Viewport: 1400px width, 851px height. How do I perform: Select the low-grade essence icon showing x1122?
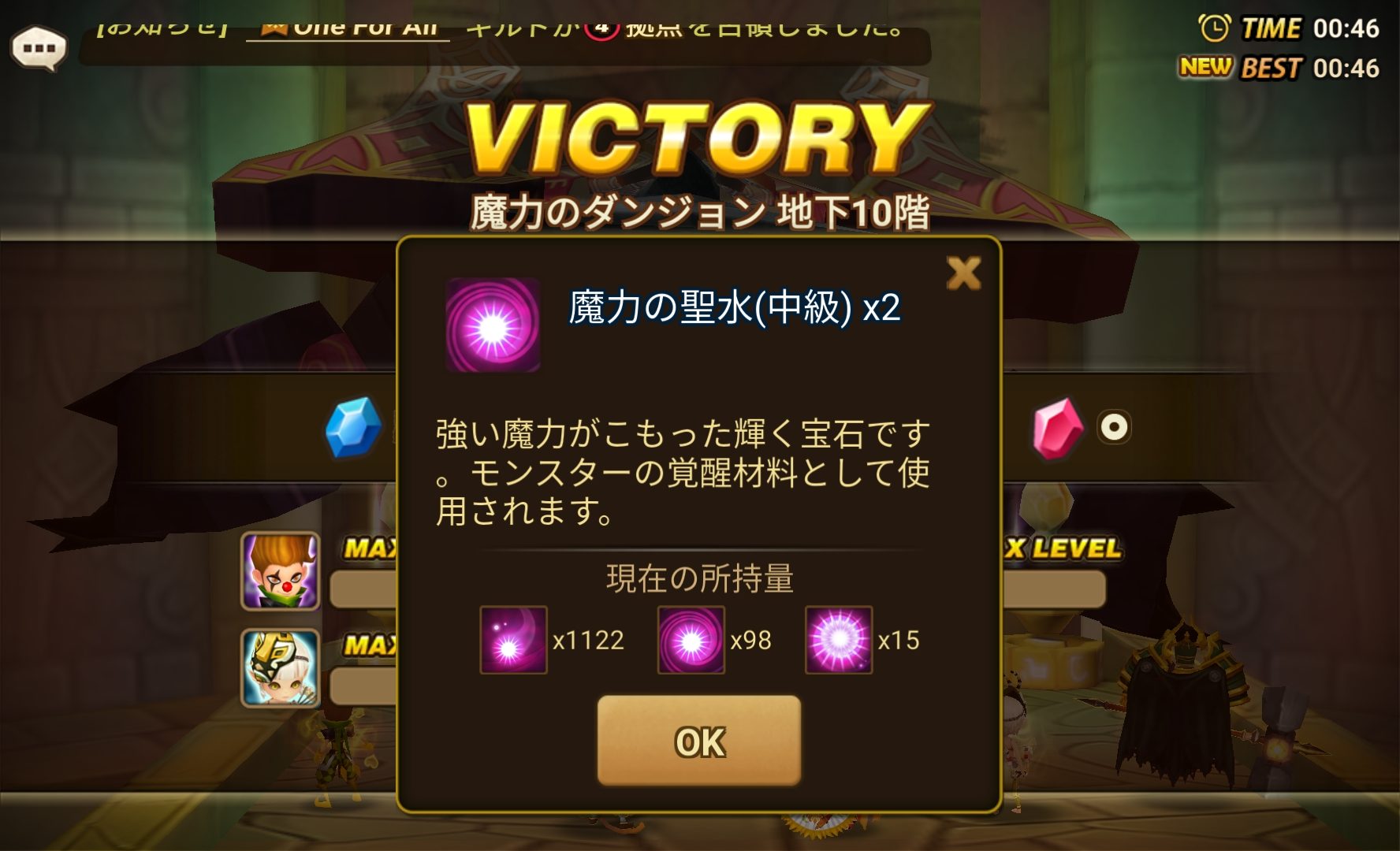pos(513,640)
